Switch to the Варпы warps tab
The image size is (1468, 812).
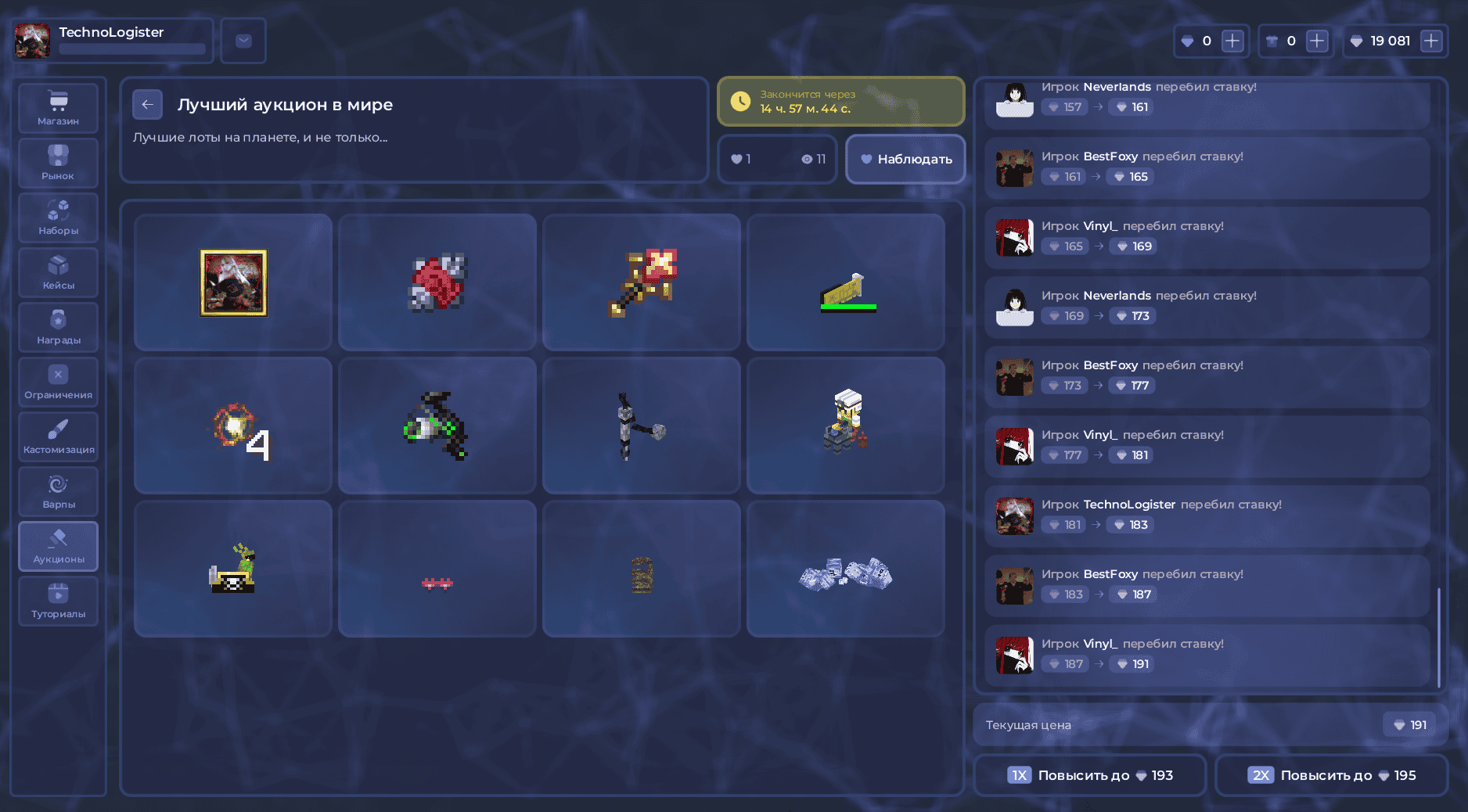pyautogui.click(x=59, y=491)
